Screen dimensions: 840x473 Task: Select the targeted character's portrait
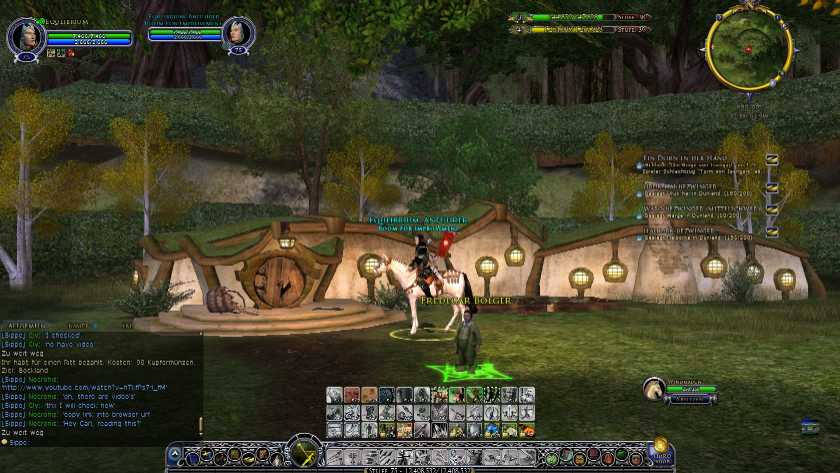[x=238, y=33]
